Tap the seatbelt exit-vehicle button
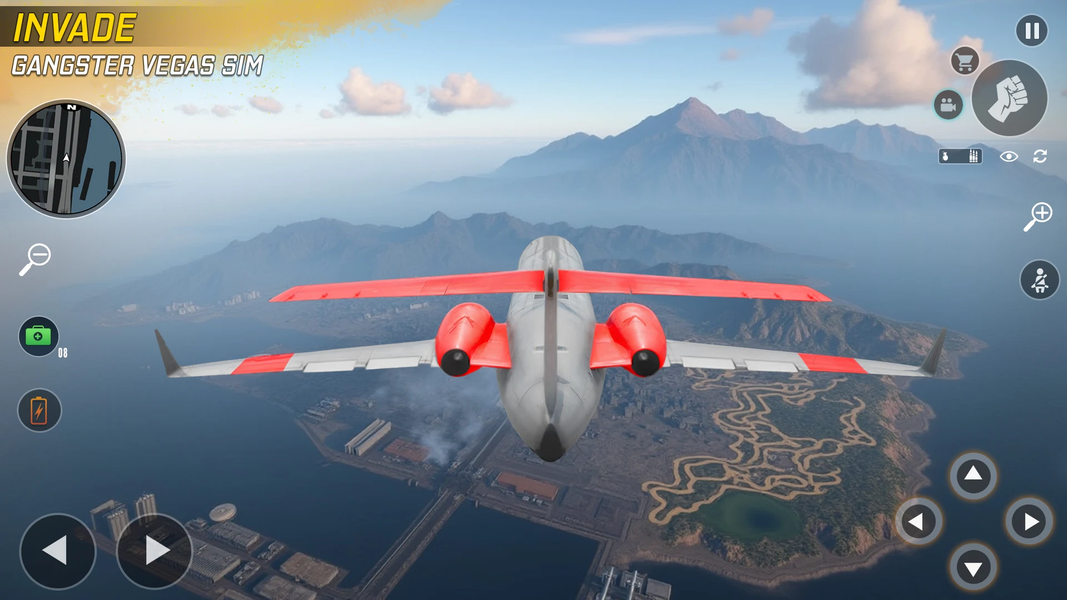Screen dimensions: 1067x600 pos(1039,280)
